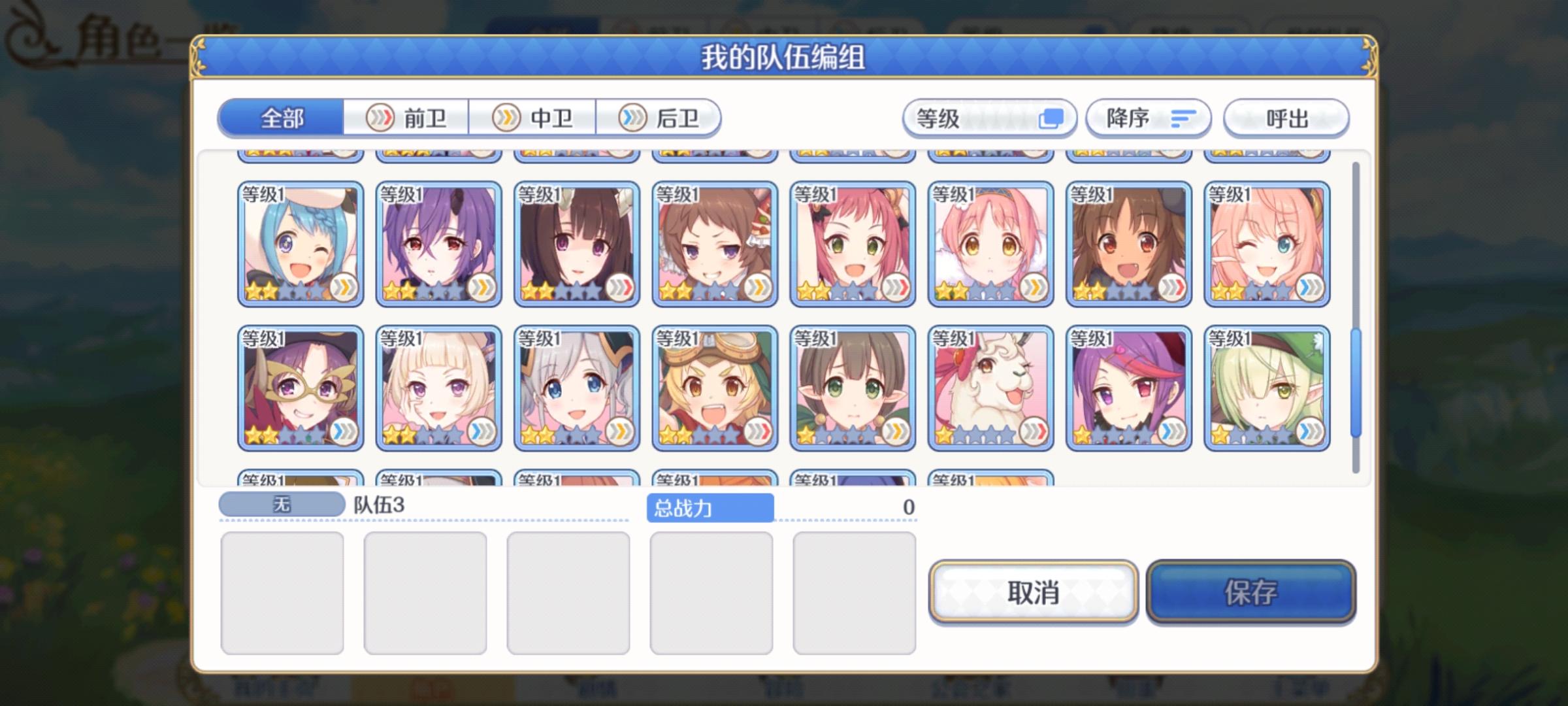Click the first empty team slot
Viewport: 1568px width, 706px height.
point(283,592)
